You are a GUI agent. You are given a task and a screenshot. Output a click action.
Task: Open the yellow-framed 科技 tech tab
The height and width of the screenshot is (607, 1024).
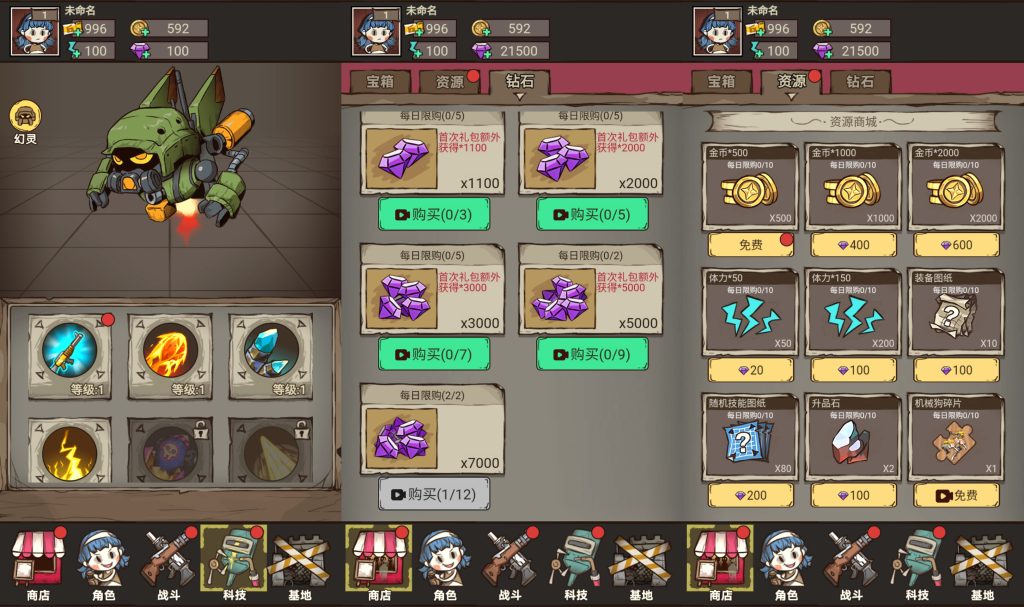tap(233, 558)
